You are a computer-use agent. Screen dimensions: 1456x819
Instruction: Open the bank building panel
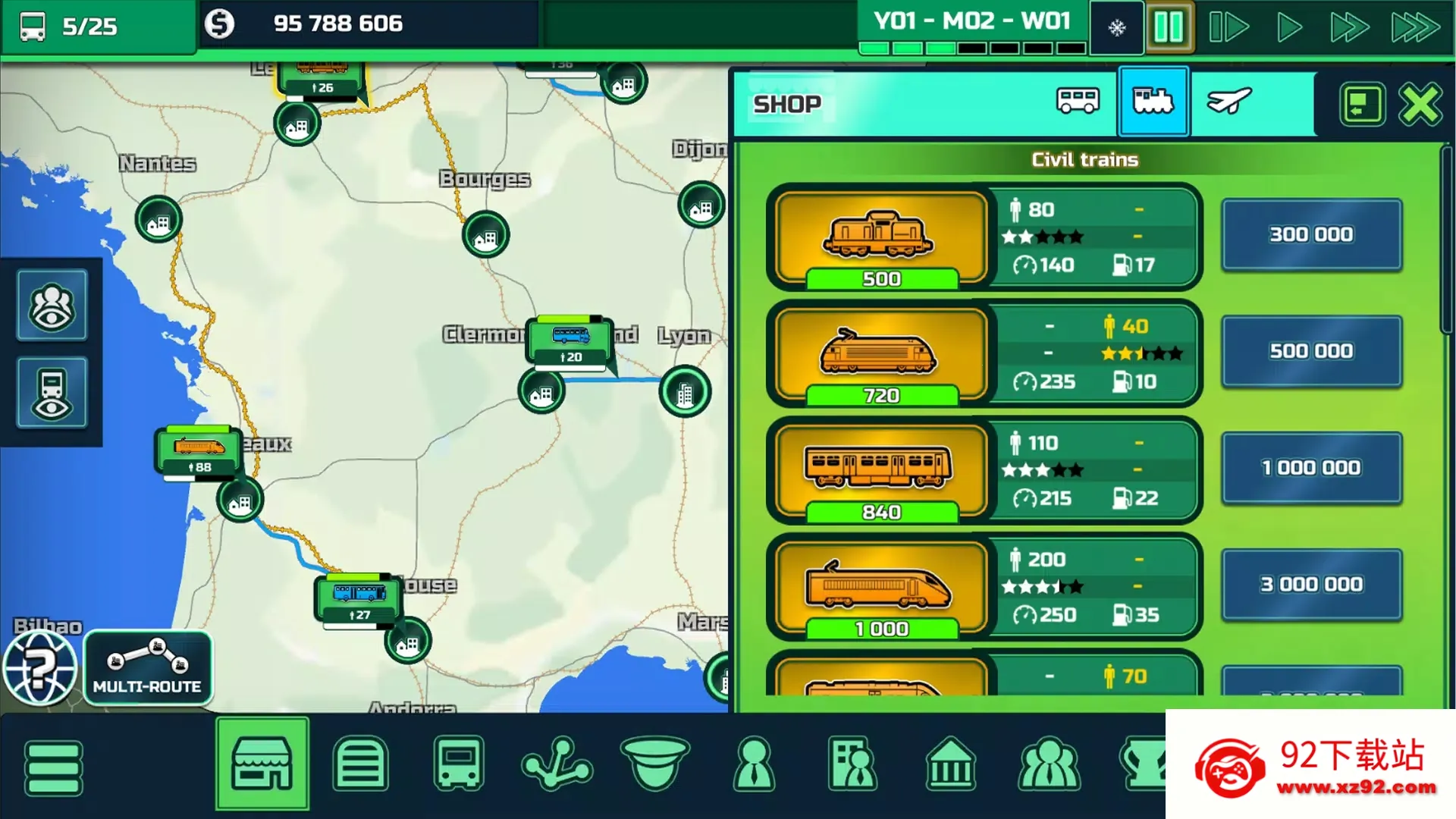952,764
